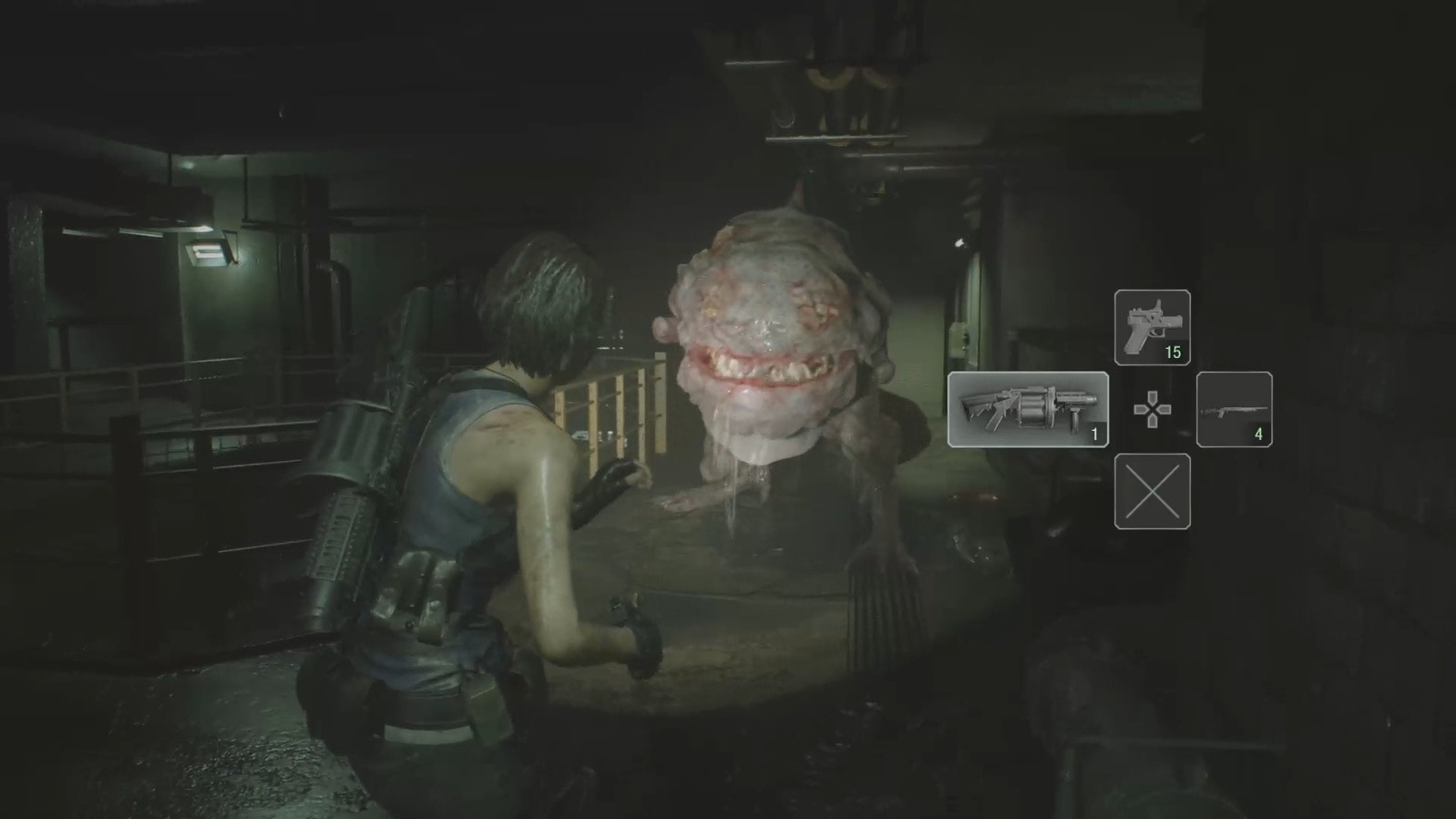Choose the grenade launcher slot
This screenshot has height=819, width=1456.
[1028, 409]
